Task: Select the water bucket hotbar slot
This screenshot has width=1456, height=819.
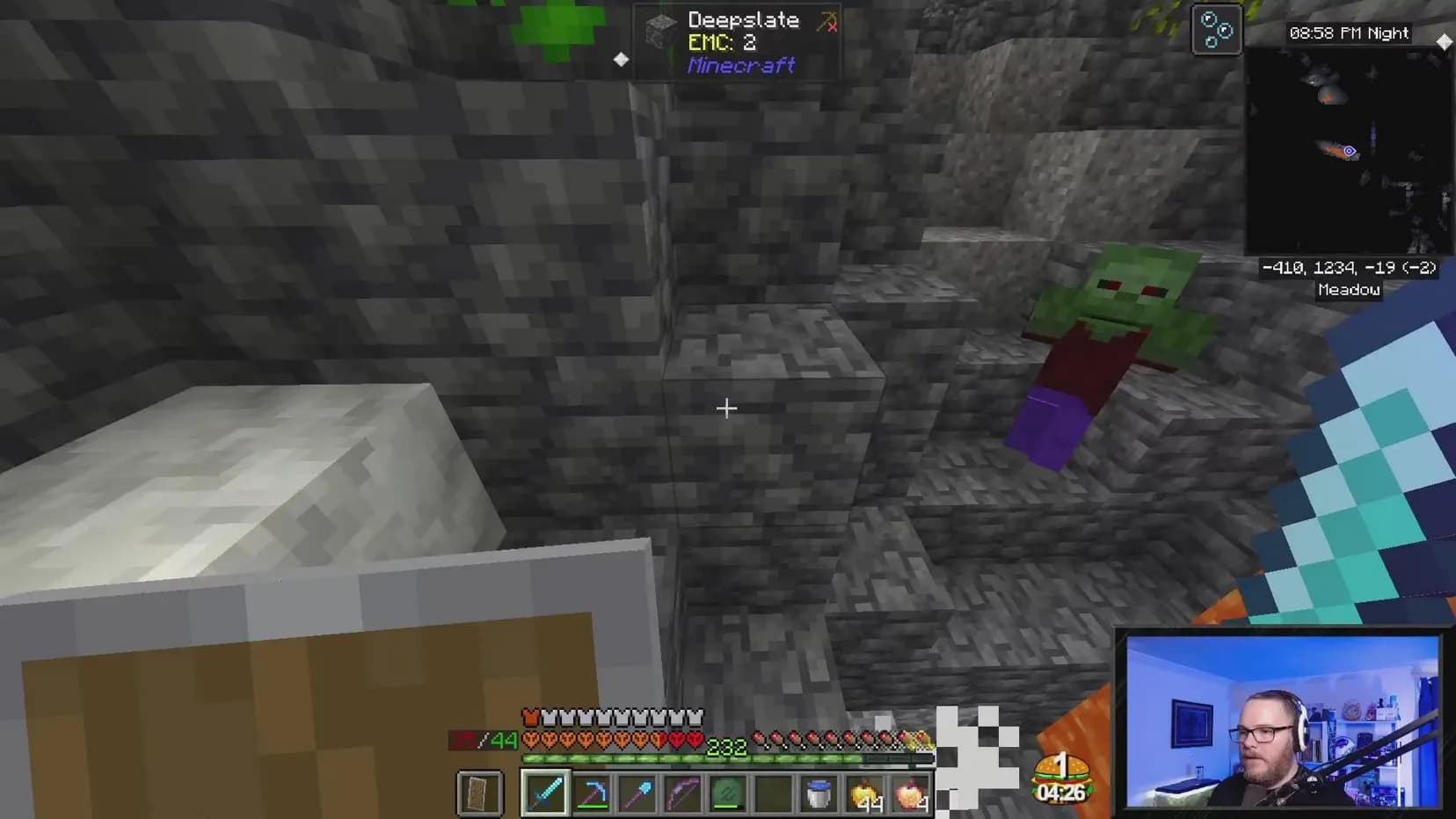Action: [819, 793]
